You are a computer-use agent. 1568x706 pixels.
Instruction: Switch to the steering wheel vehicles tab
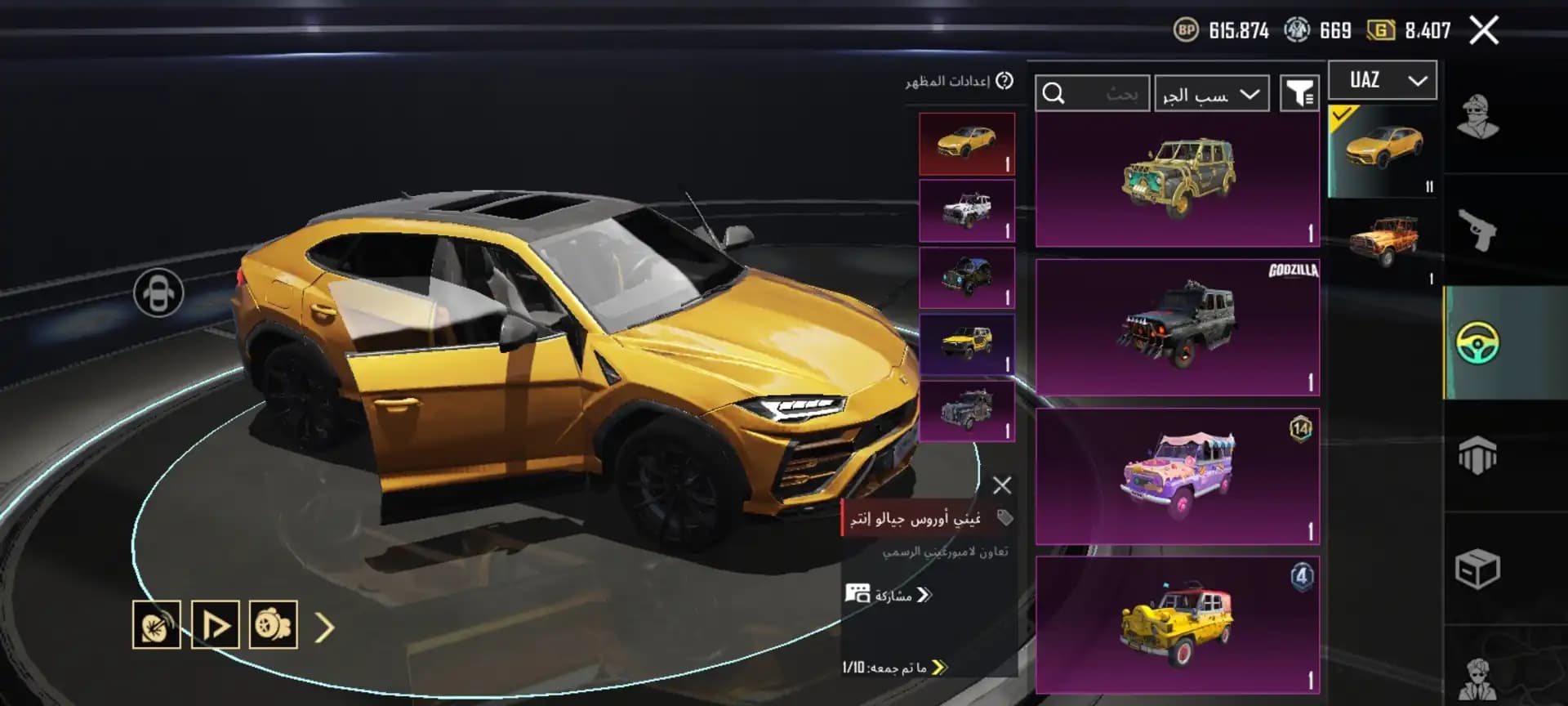coord(1478,343)
